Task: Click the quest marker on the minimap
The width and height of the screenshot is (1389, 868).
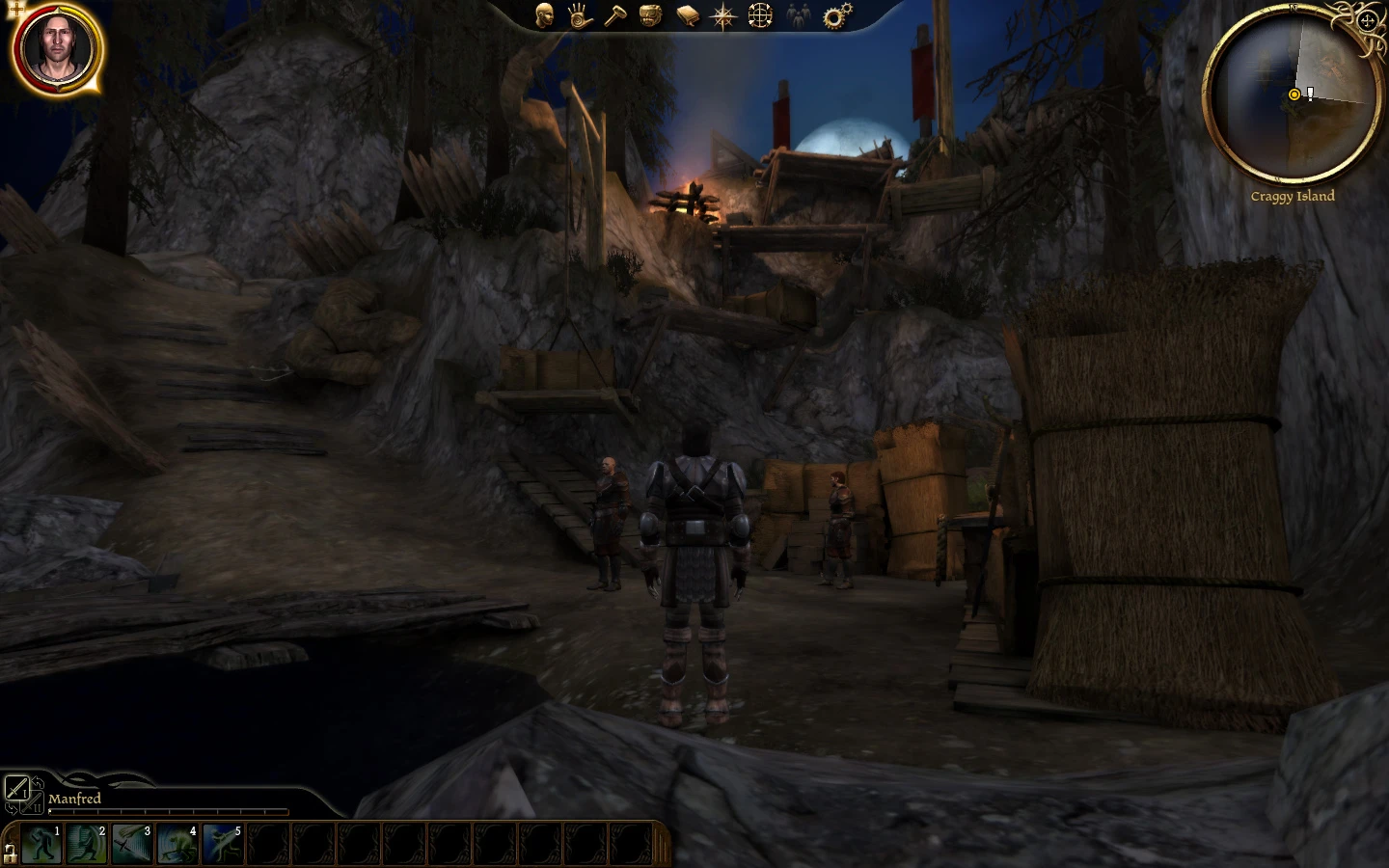Action: click(x=1308, y=94)
